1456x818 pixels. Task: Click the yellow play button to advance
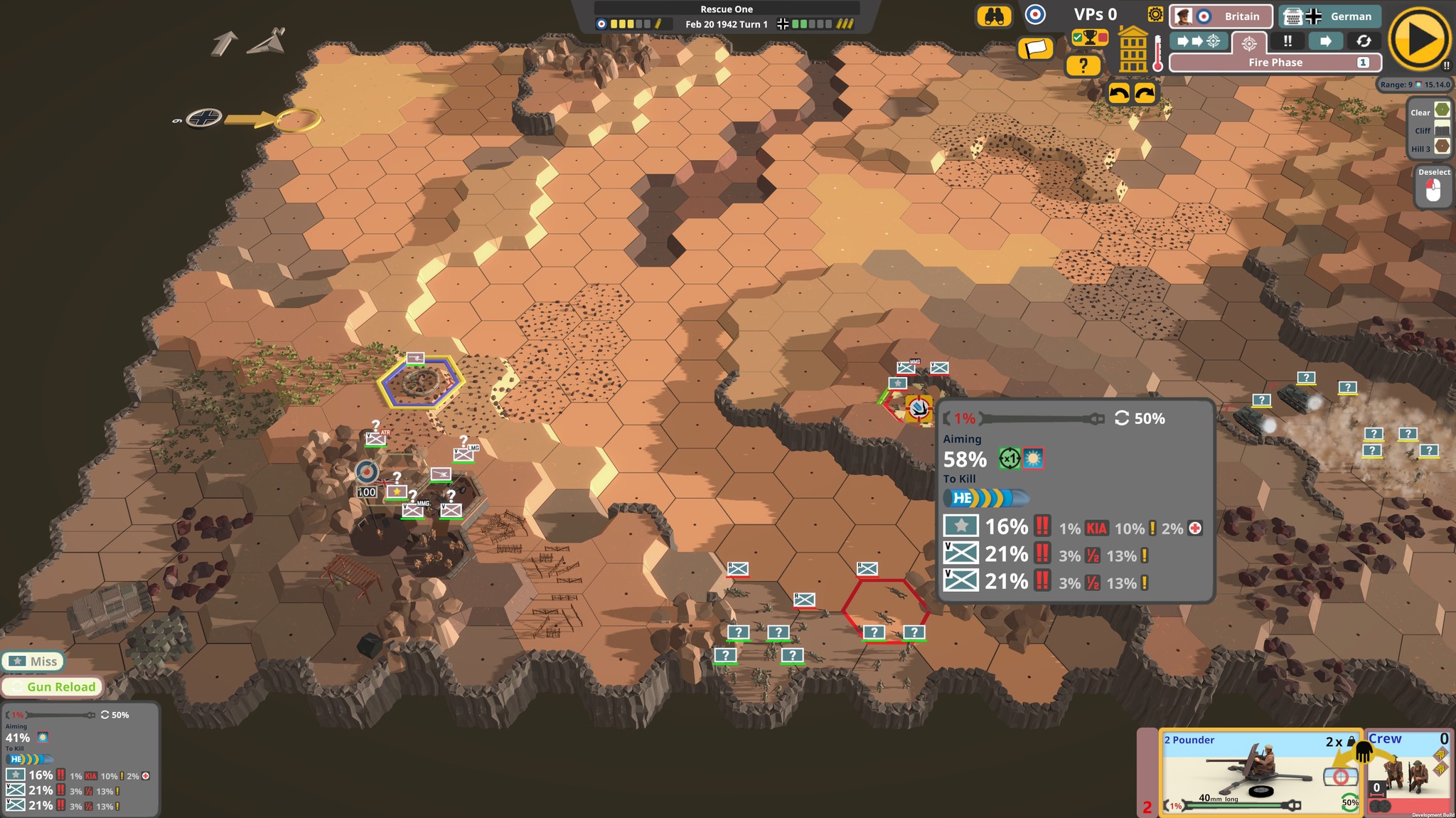(x=1419, y=39)
